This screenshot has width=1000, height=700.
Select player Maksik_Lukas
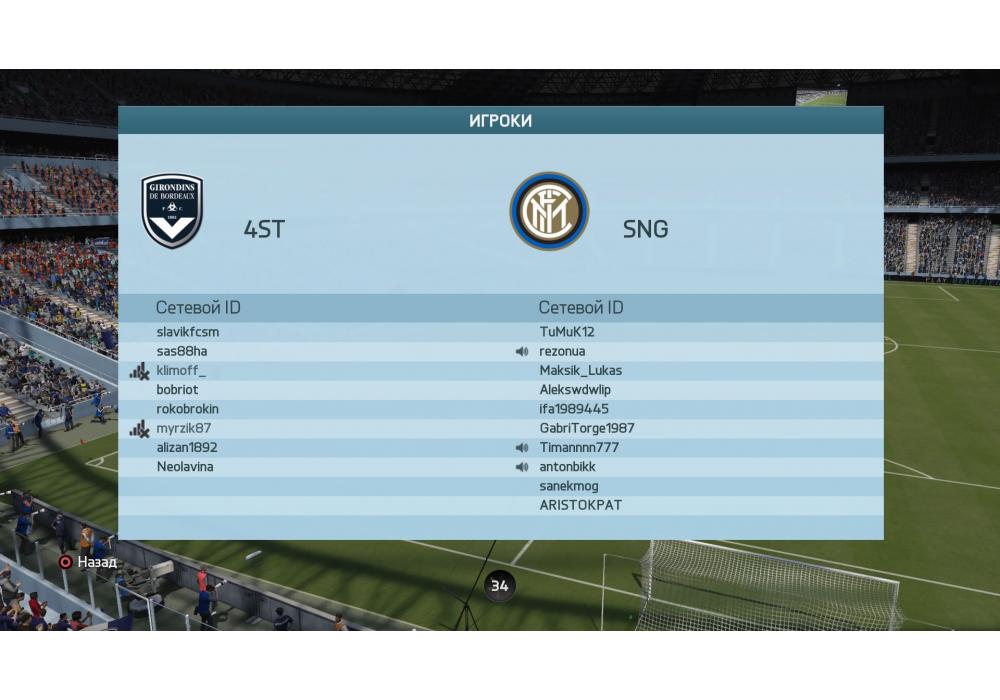[x=581, y=371]
